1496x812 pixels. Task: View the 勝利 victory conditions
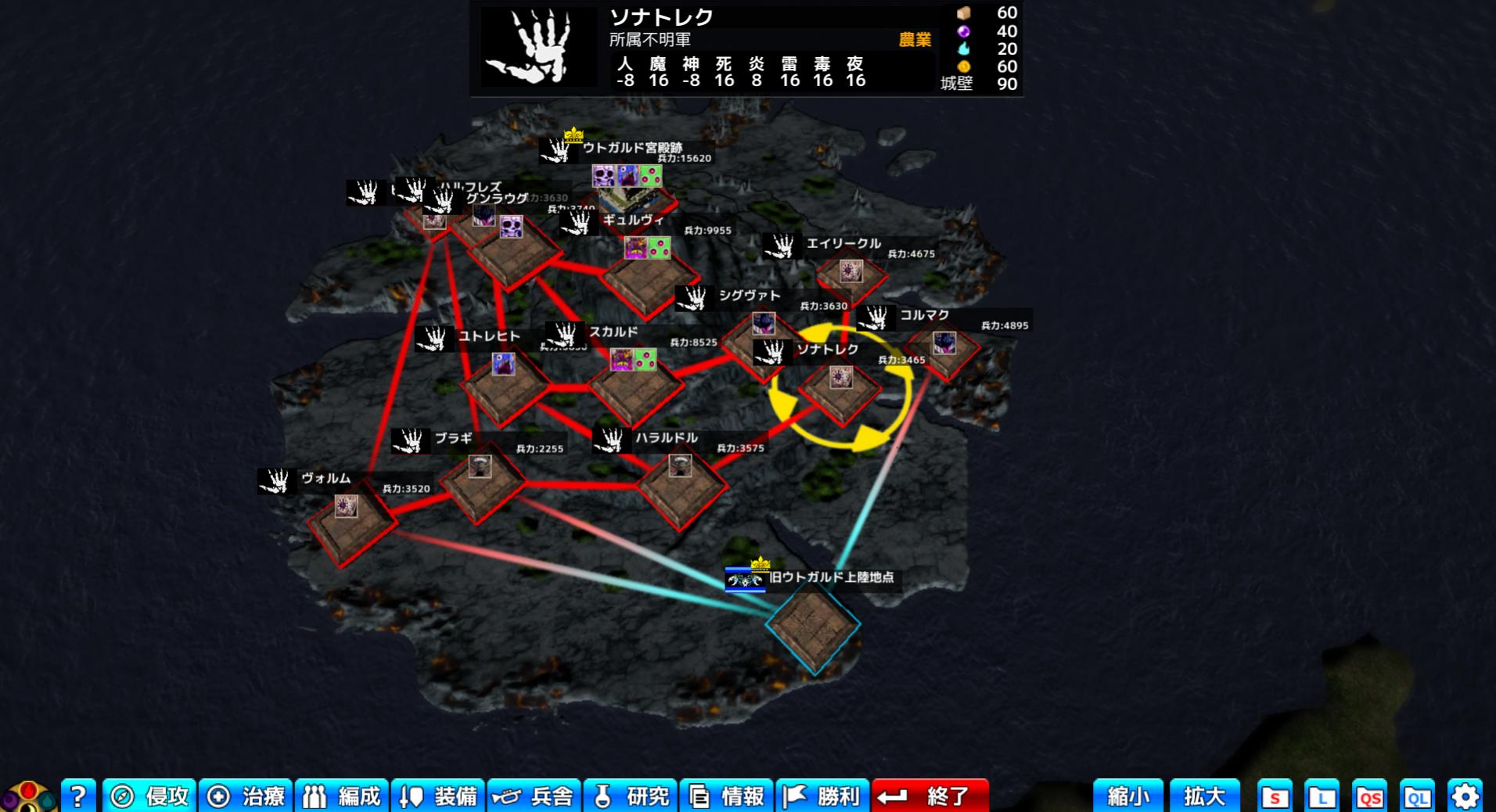[x=823, y=796]
